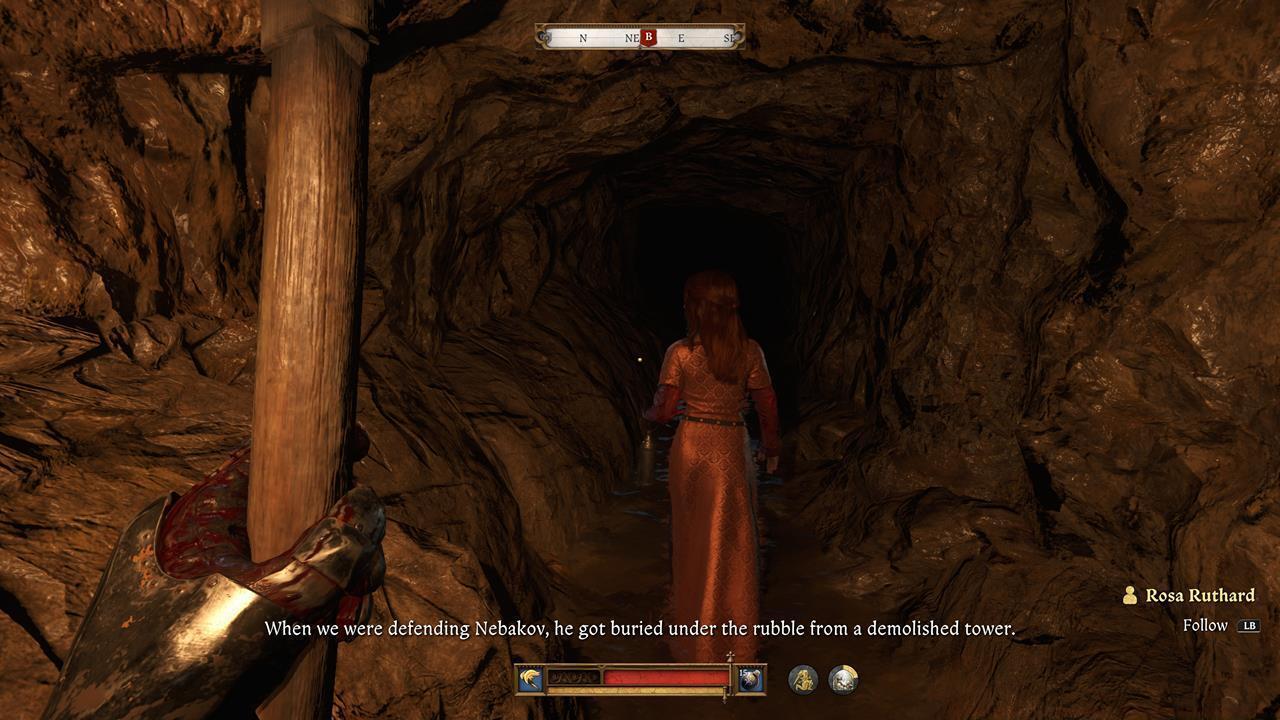Click the red B marker on the compass
The width and height of the screenshot is (1280, 720).
tap(649, 37)
